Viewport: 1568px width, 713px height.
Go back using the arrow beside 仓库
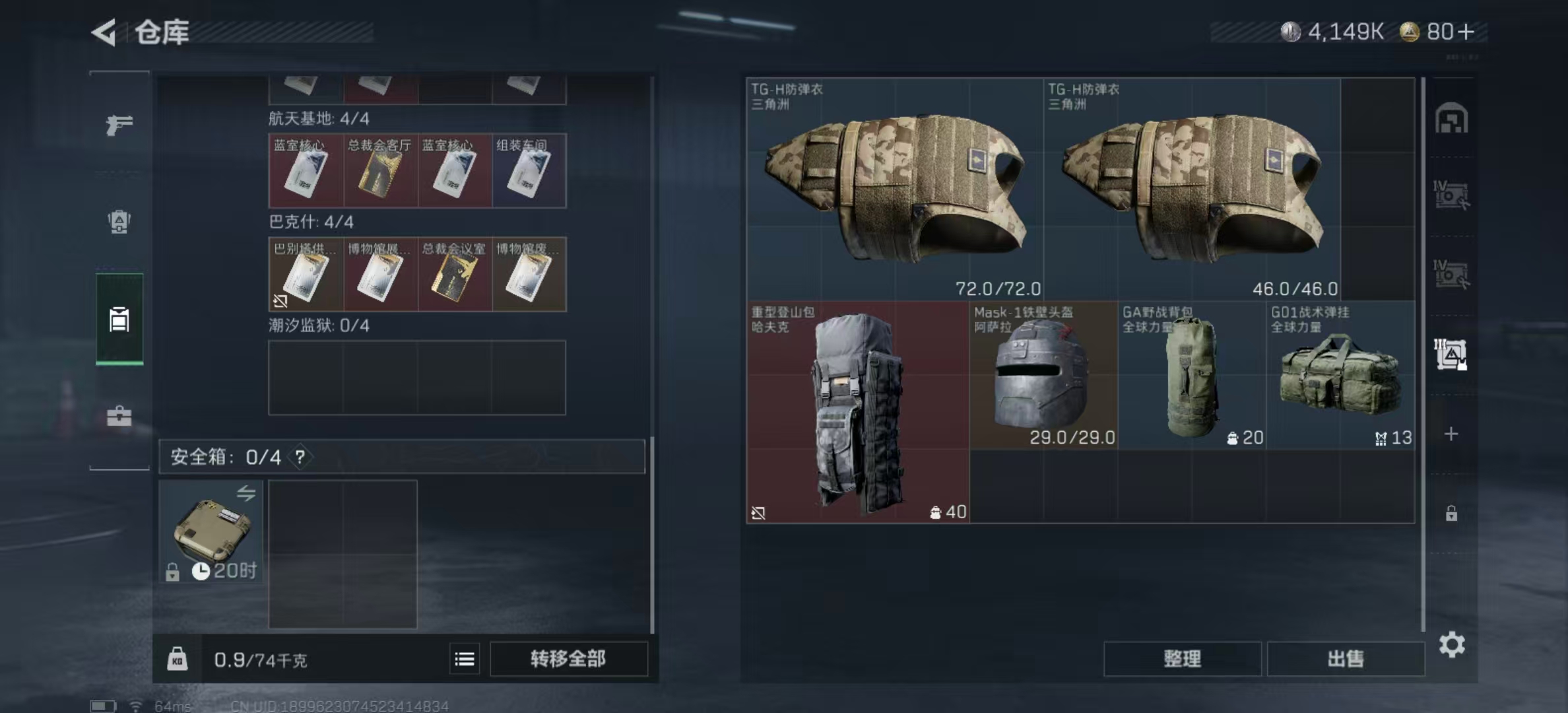(104, 32)
